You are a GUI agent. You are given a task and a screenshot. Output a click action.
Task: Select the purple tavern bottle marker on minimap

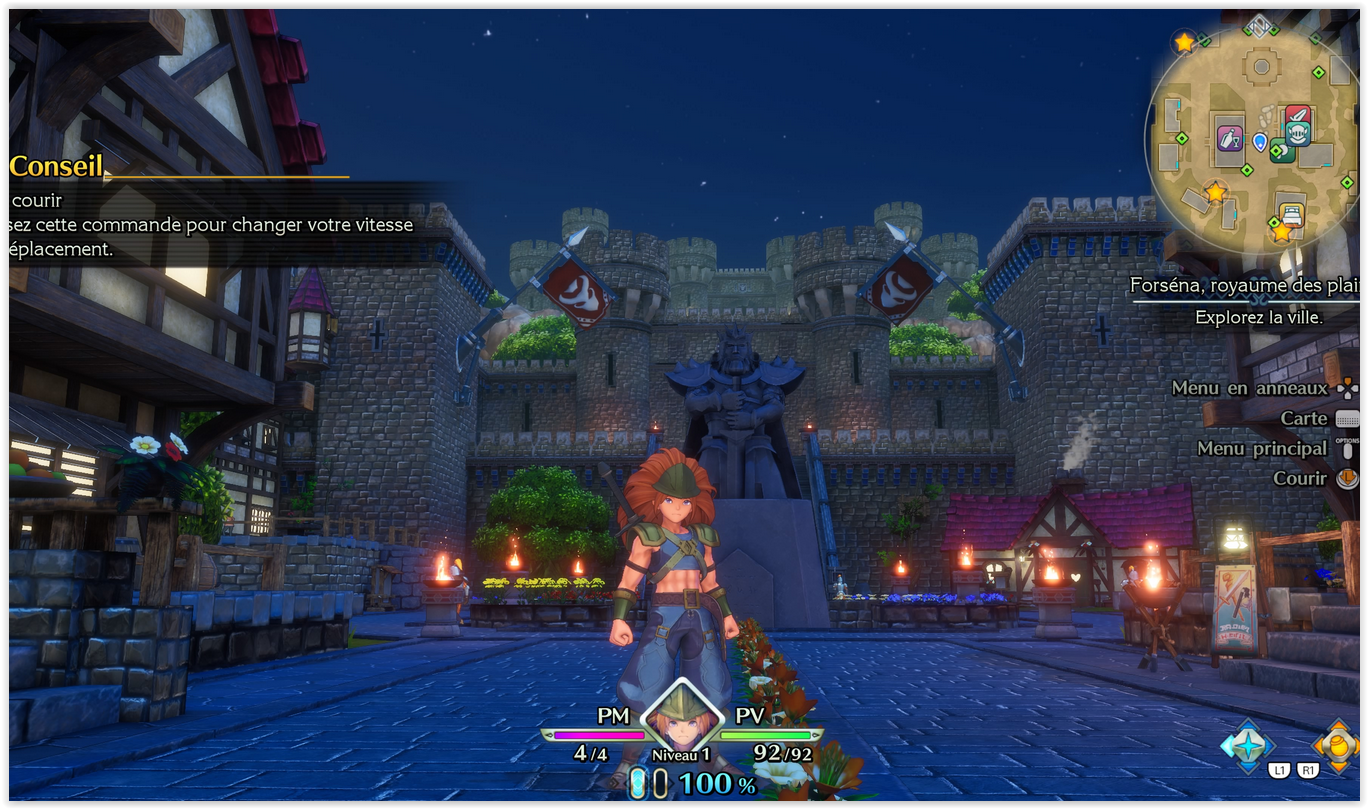[1229, 139]
